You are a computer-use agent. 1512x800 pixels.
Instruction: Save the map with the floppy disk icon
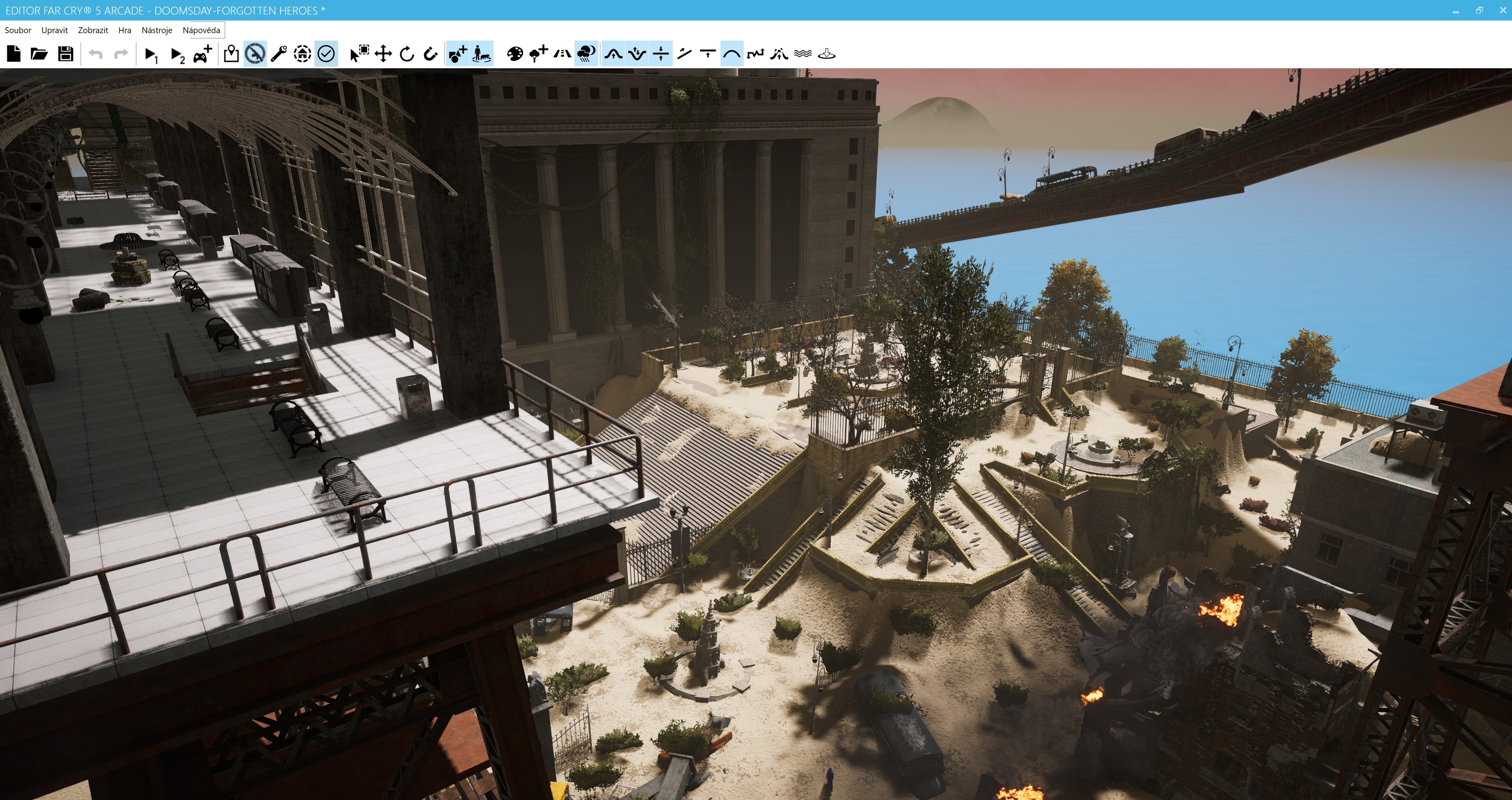click(x=66, y=54)
